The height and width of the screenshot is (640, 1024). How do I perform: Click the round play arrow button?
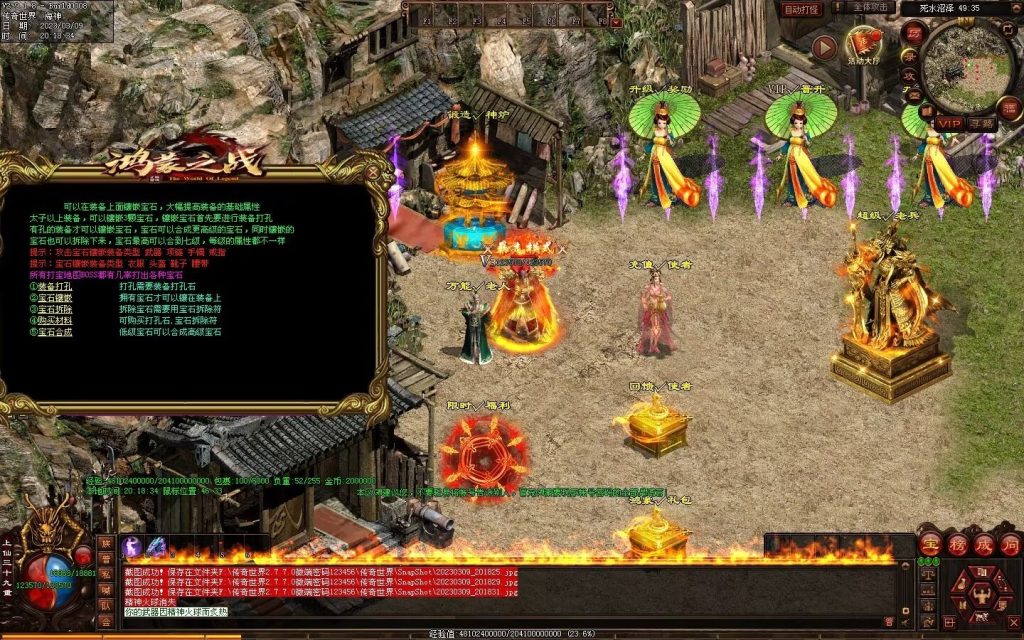coord(825,46)
